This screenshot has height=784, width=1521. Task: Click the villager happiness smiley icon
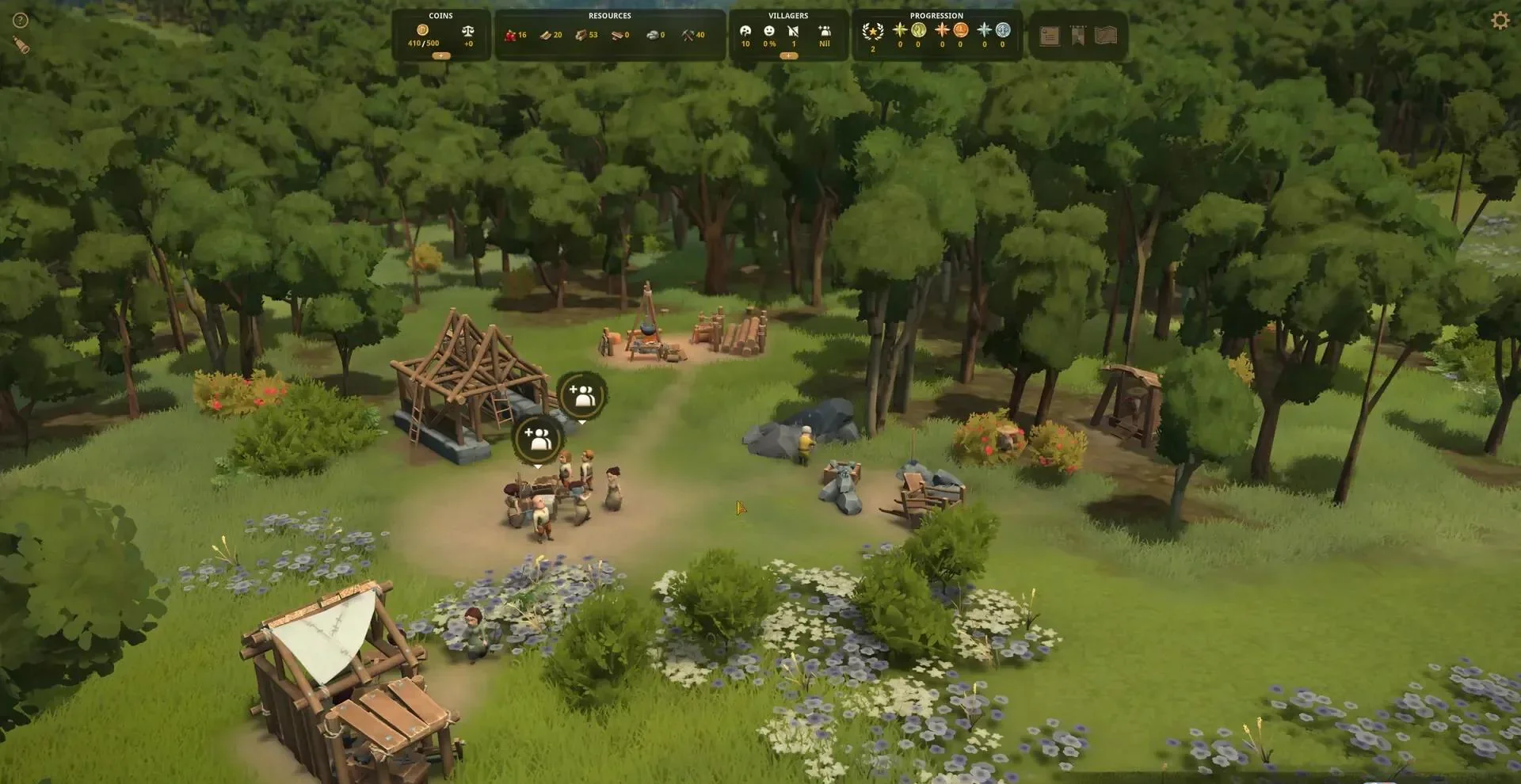769,31
